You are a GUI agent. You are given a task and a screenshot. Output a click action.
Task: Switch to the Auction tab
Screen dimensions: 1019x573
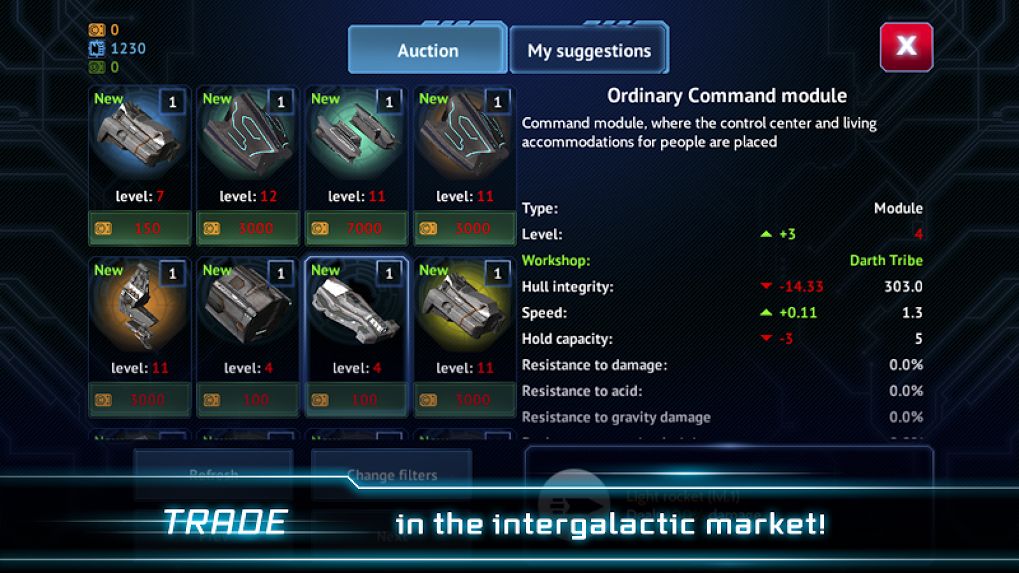point(427,50)
